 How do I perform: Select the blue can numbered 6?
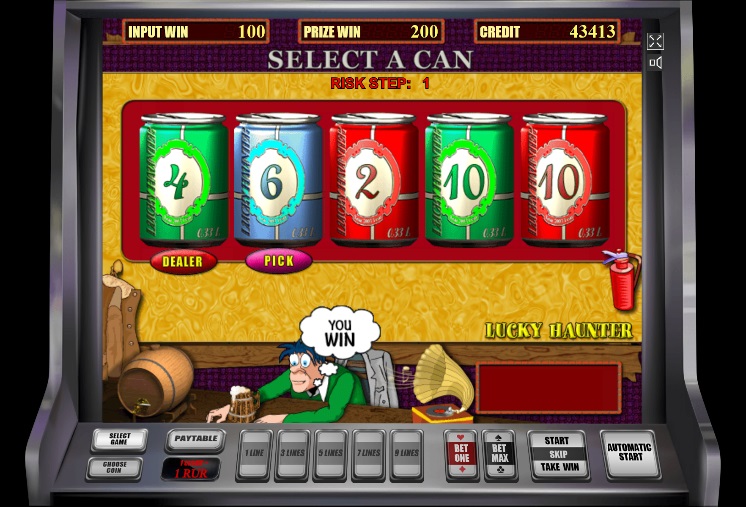[x=278, y=180]
